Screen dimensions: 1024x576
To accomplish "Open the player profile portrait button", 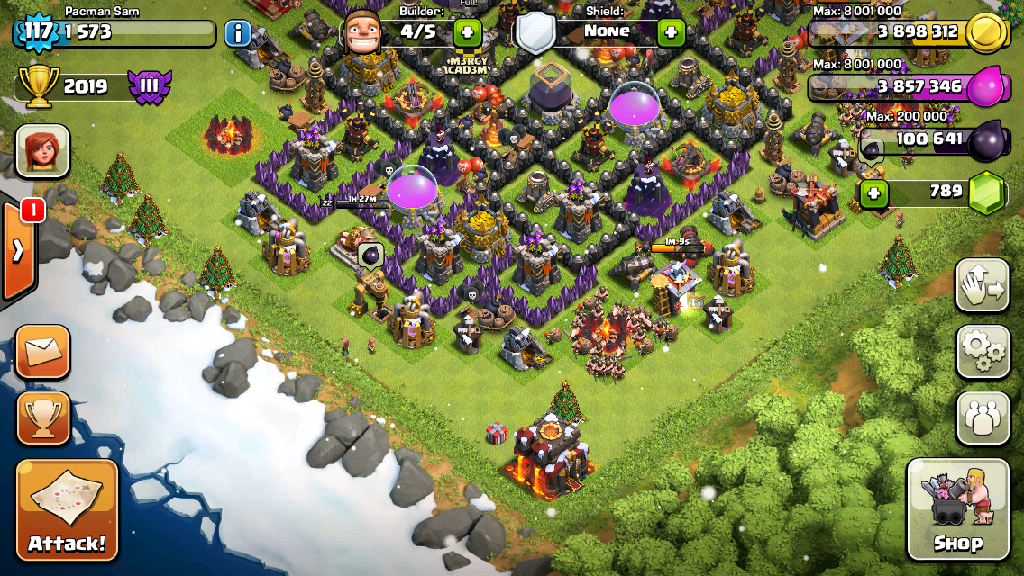I will point(42,151).
